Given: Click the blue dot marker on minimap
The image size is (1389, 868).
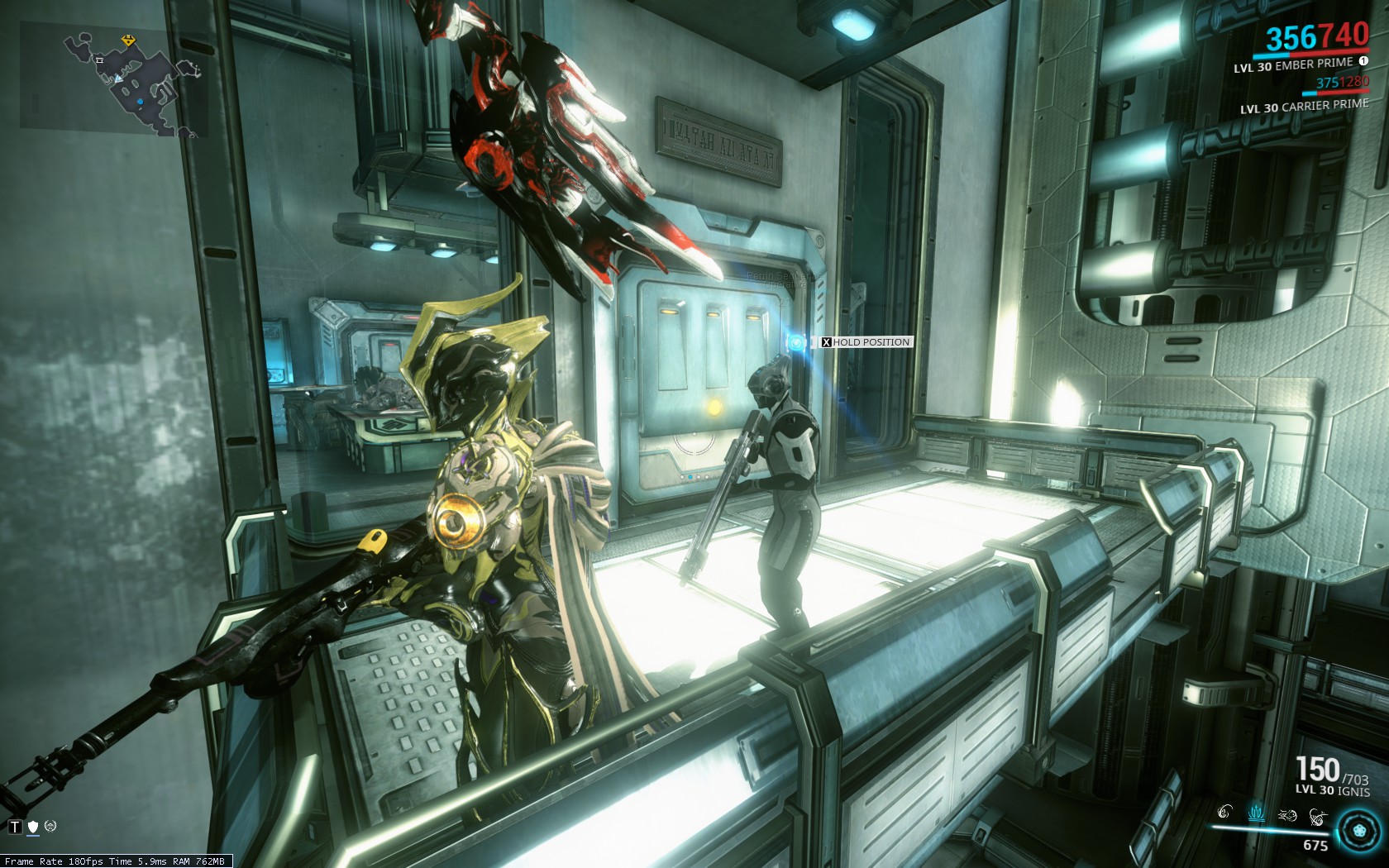Looking at the screenshot, I should click(x=140, y=102).
